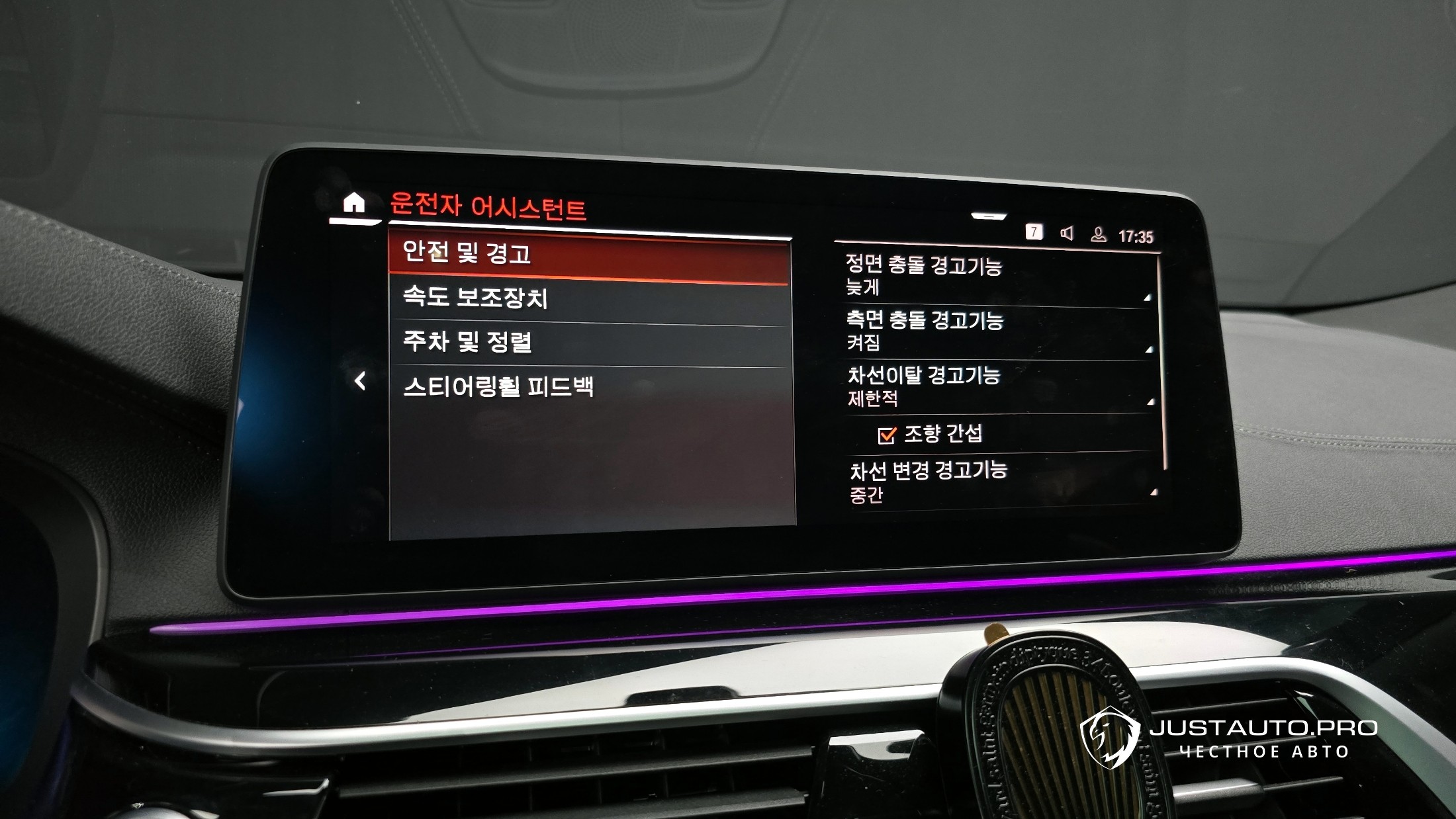Image resolution: width=1456 pixels, height=819 pixels.
Task: Tap the speaker volume icon
Action: (1066, 233)
